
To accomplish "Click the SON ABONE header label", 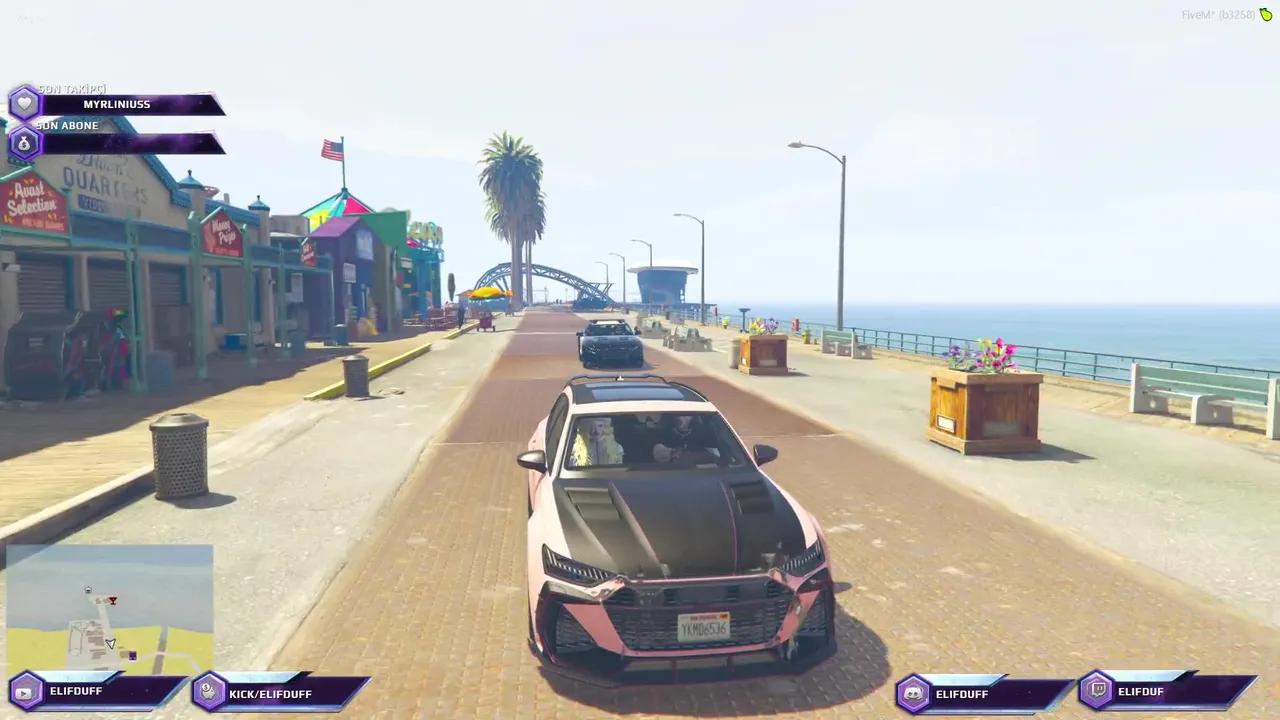I will (x=66, y=125).
